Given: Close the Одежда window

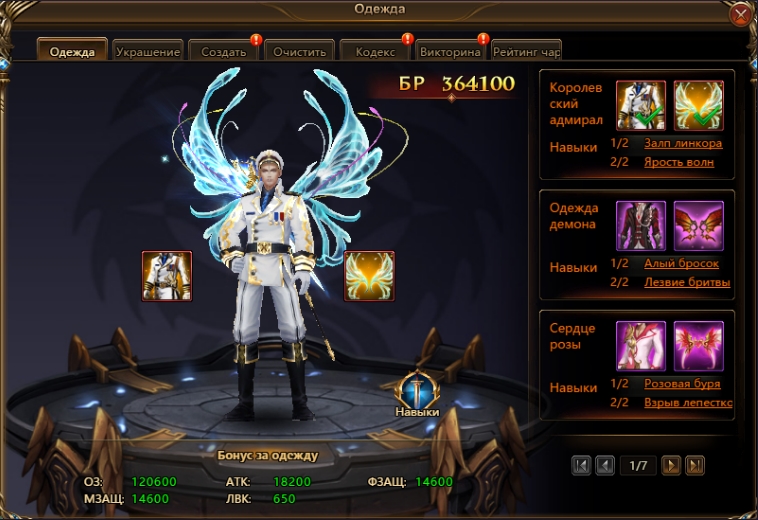Looking at the screenshot, I should point(740,14).
